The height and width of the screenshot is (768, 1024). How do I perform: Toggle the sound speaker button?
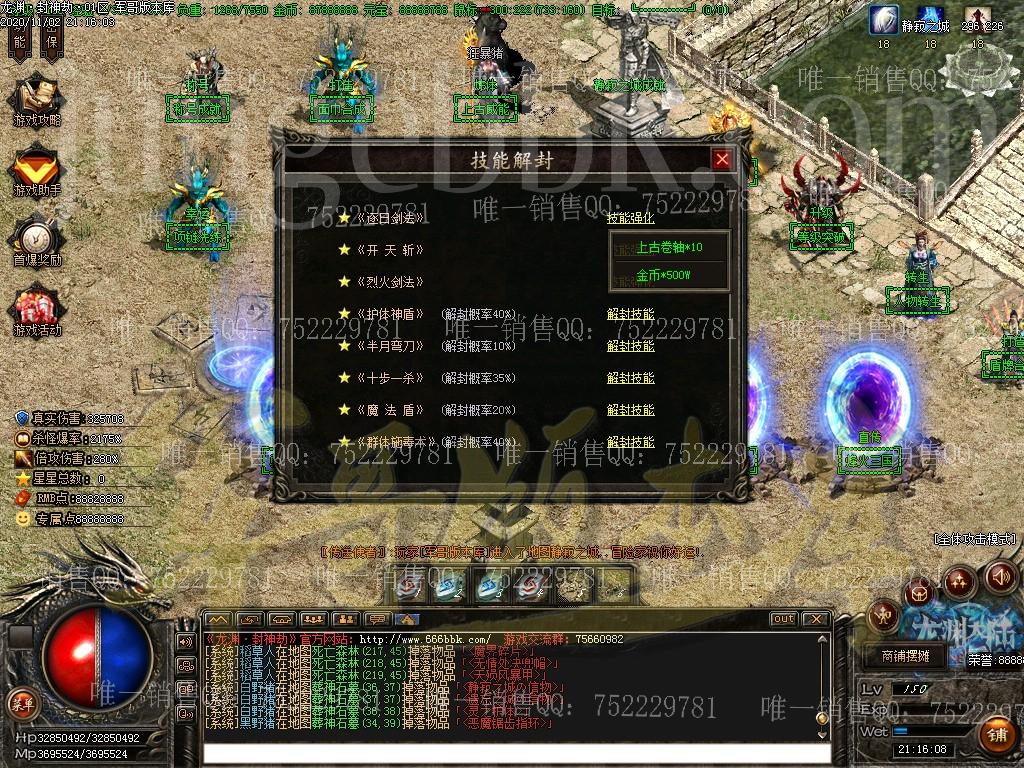pyautogui.click(x=1000, y=577)
